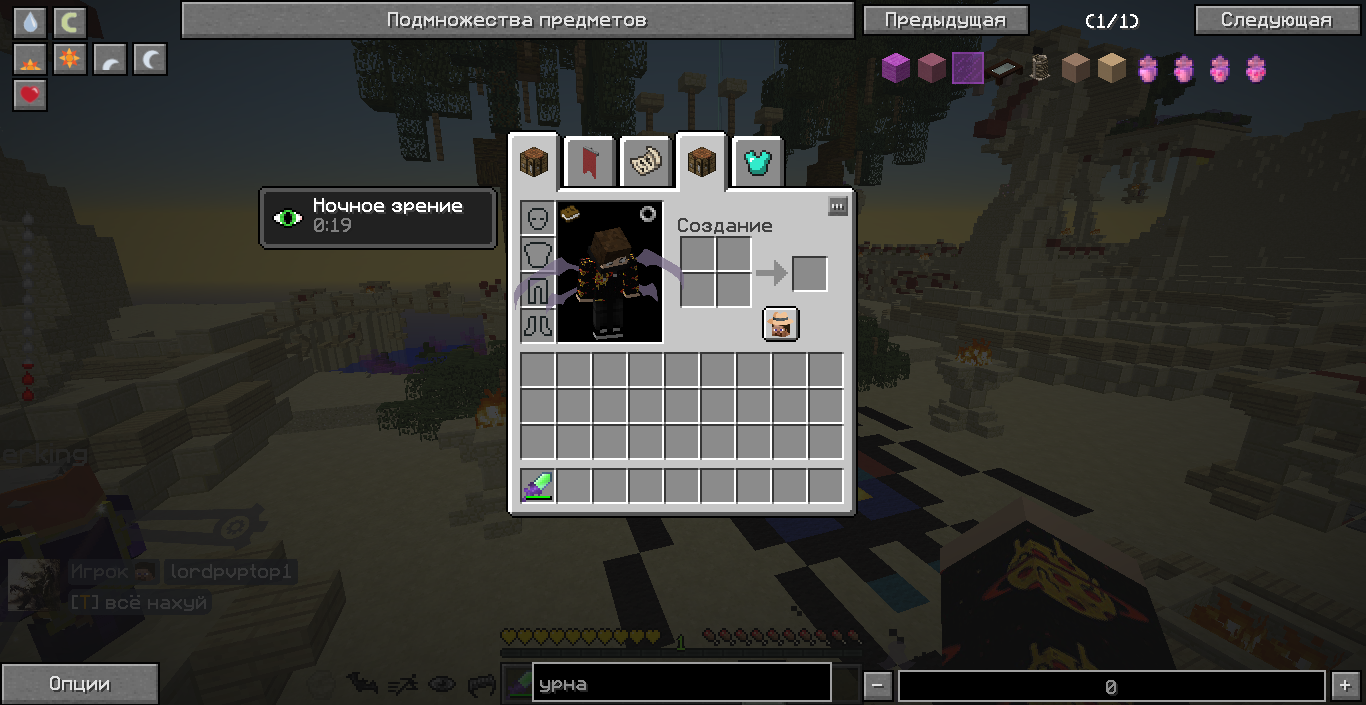Open the Подмножества предметов item subsets menu
Screen dimensions: 1366x705
(516, 20)
